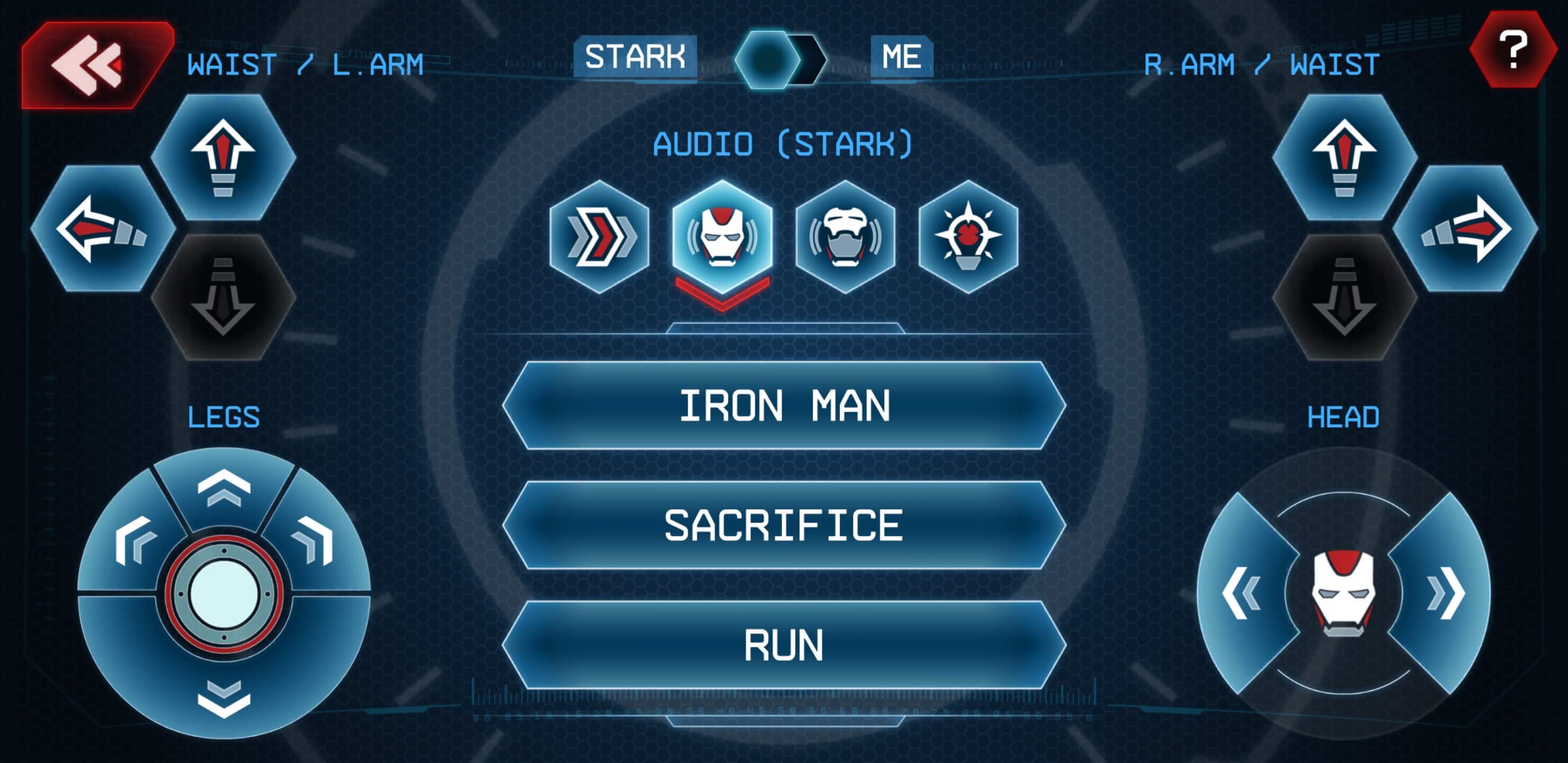Image resolution: width=1568 pixels, height=763 pixels.
Task: Rotate waist right with the right arrow hexagon
Action: pos(1465,229)
